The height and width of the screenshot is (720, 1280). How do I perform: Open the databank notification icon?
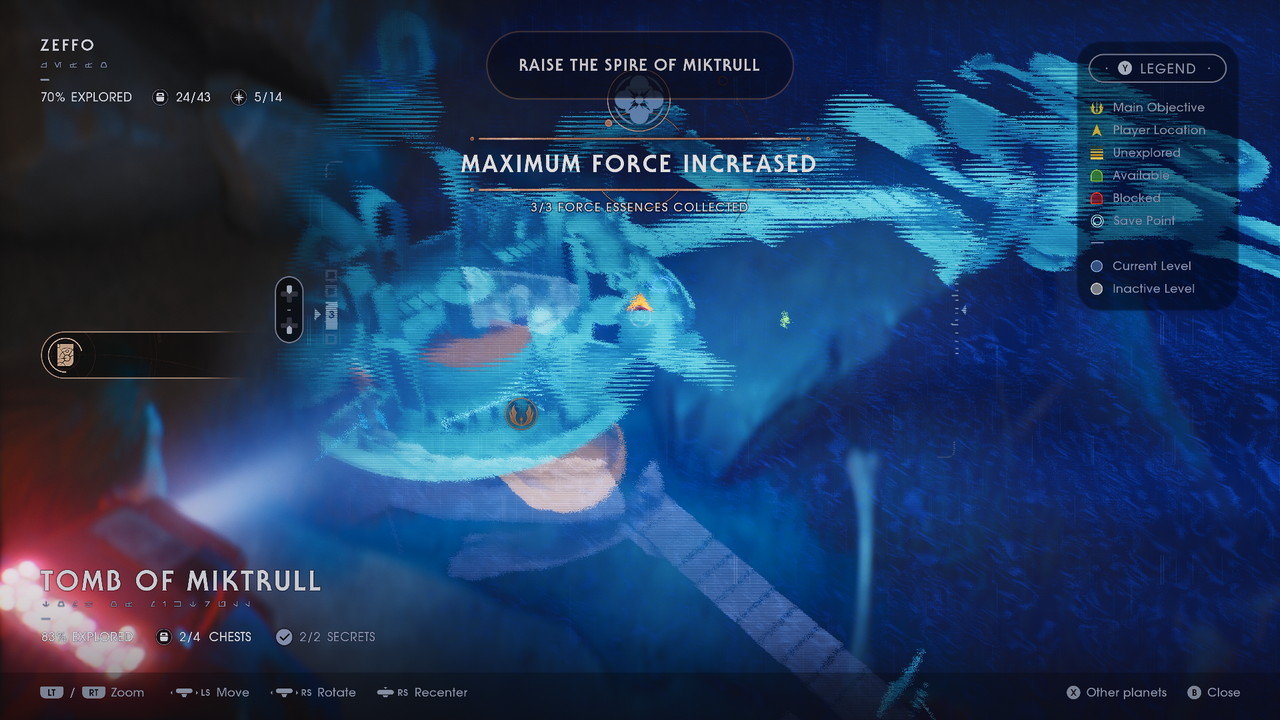(x=65, y=355)
